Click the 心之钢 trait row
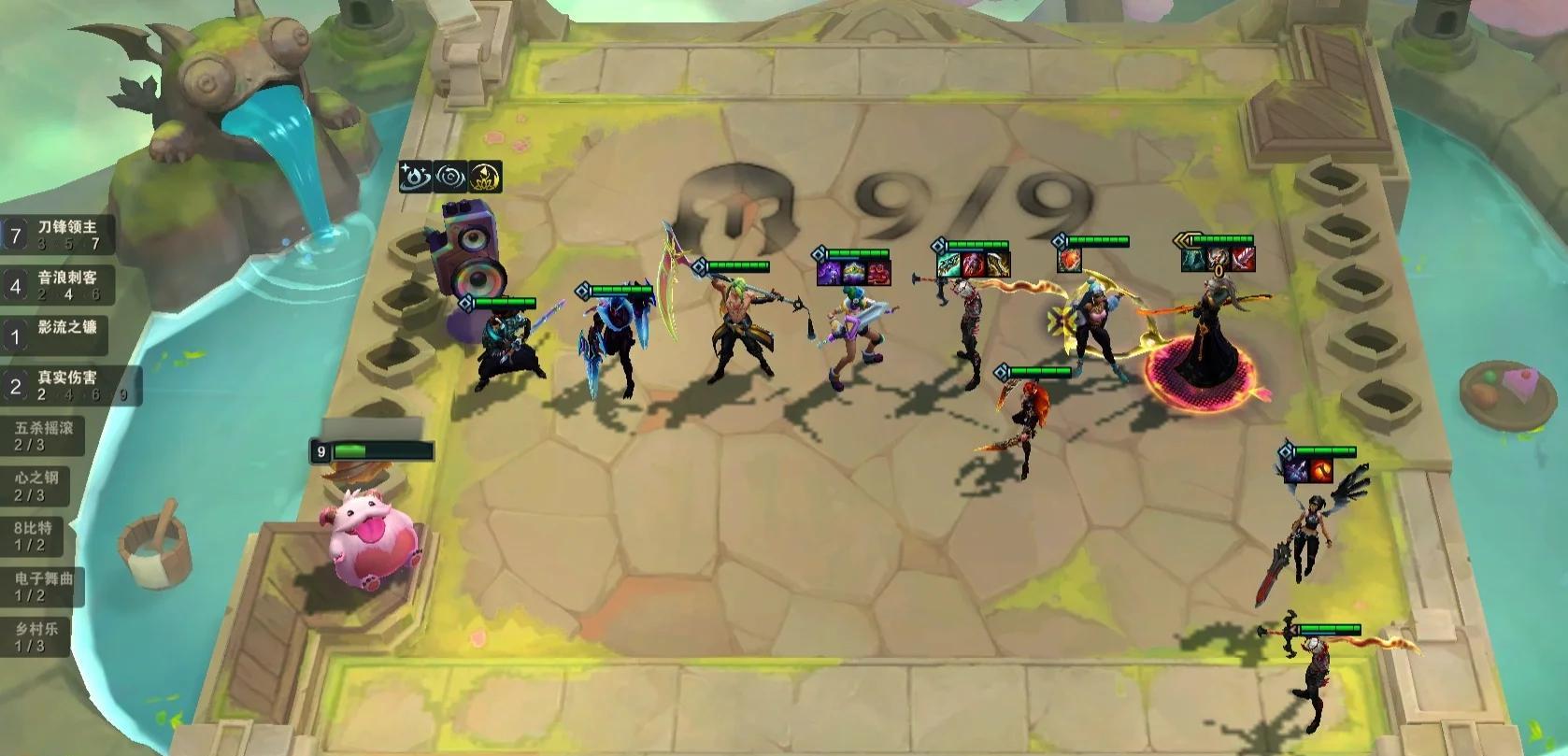The image size is (1568, 756). point(37,485)
